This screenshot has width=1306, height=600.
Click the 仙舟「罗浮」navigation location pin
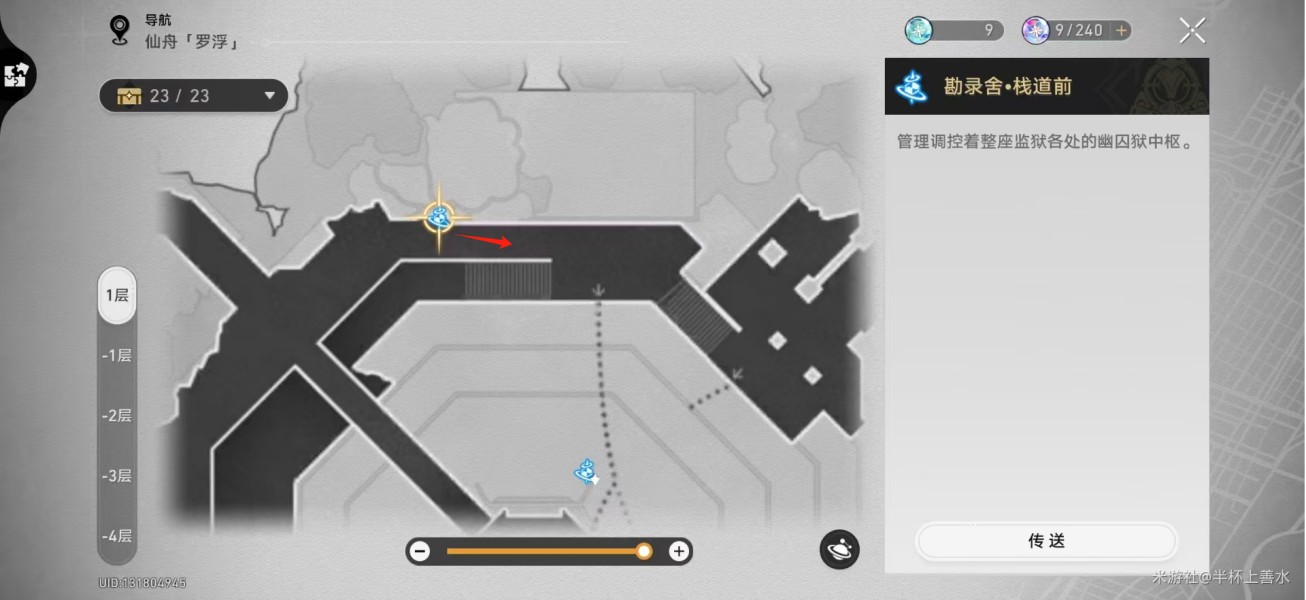point(122,31)
